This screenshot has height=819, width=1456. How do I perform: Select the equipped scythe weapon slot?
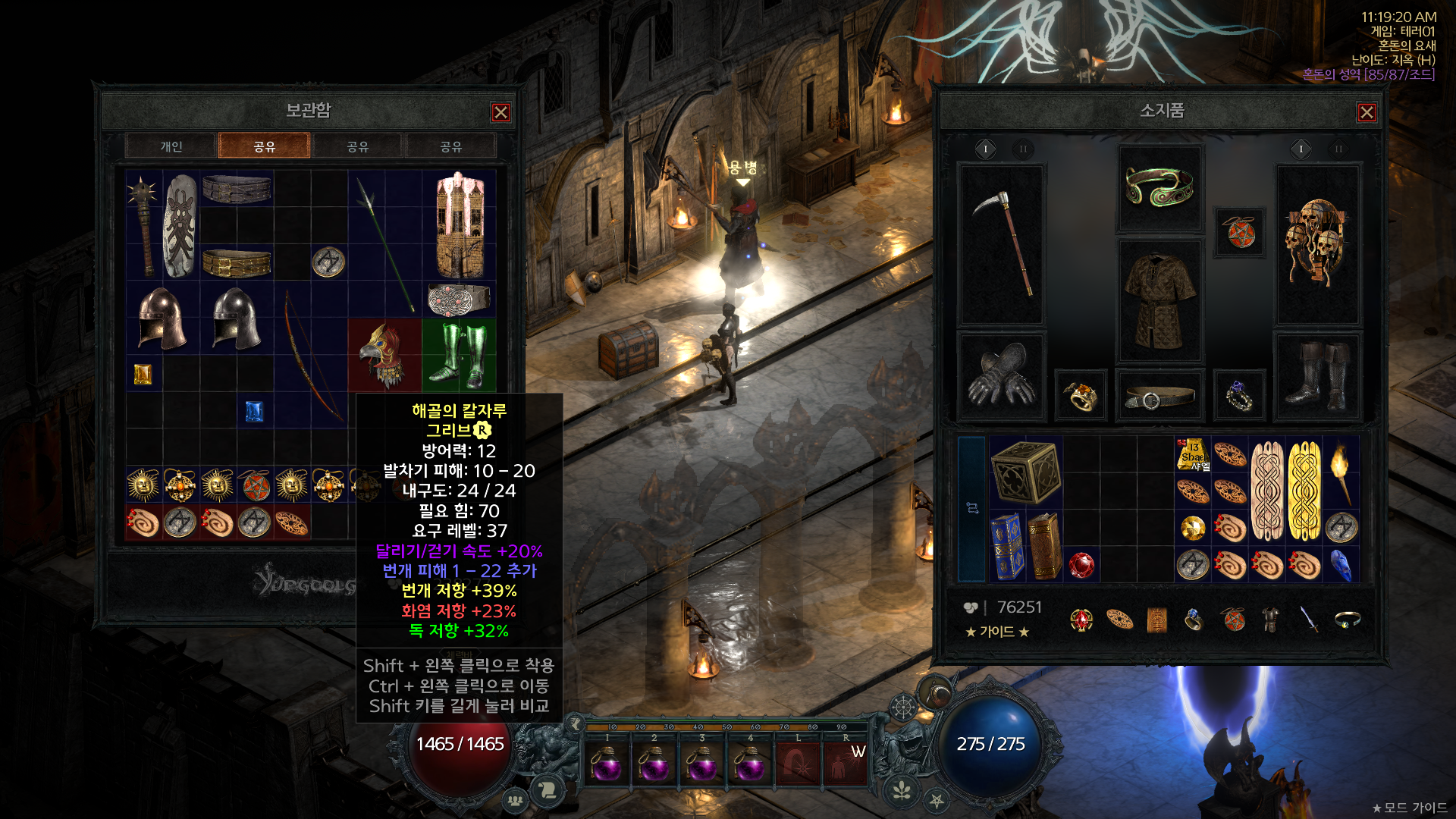tap(1003, 243)
